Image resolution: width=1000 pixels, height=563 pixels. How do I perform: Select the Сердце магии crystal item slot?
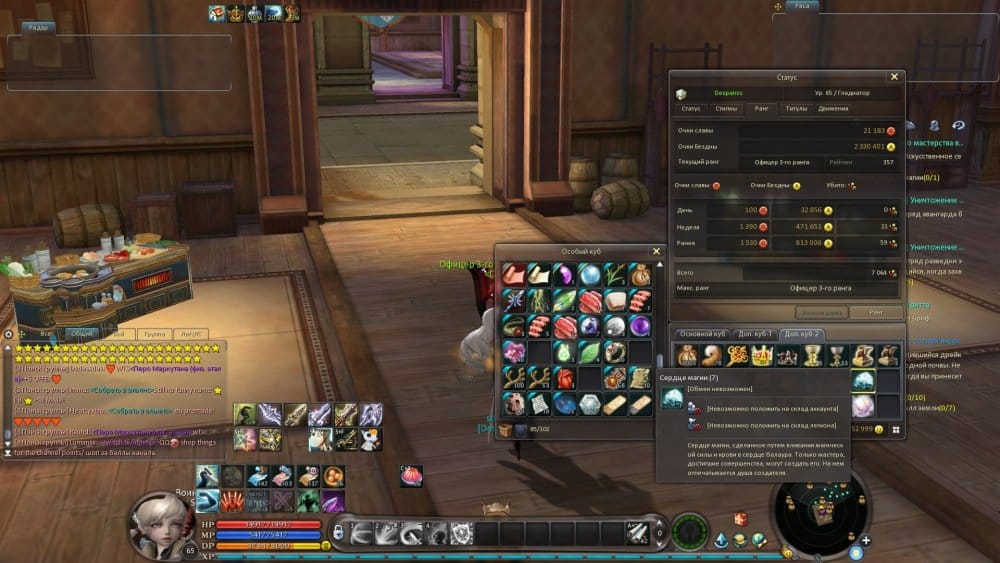(x=863, y=380)
